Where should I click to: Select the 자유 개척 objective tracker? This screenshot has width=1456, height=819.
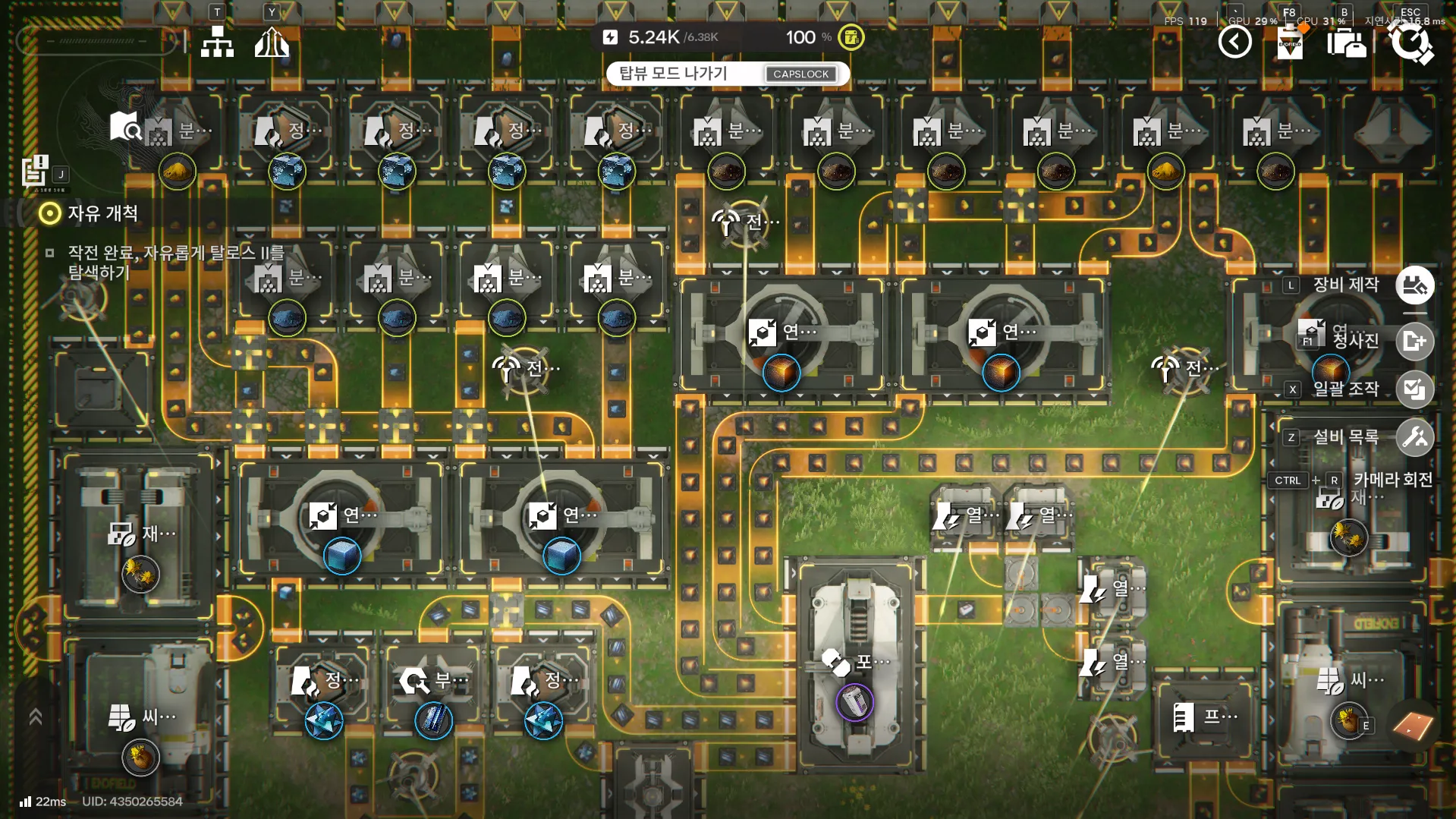click(x=102, y=213)
